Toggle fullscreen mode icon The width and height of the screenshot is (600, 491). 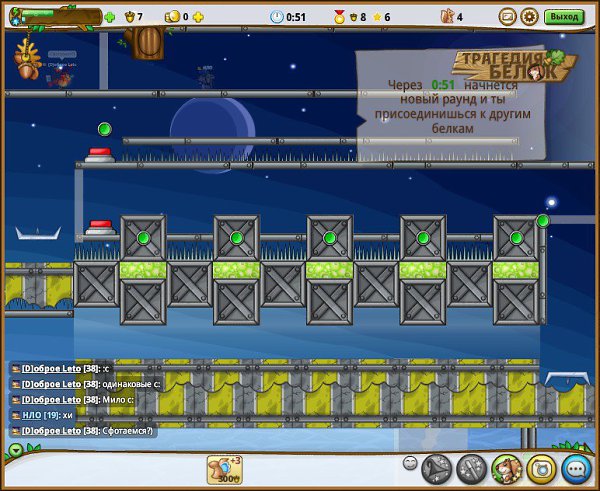click(x=507, y=16)
